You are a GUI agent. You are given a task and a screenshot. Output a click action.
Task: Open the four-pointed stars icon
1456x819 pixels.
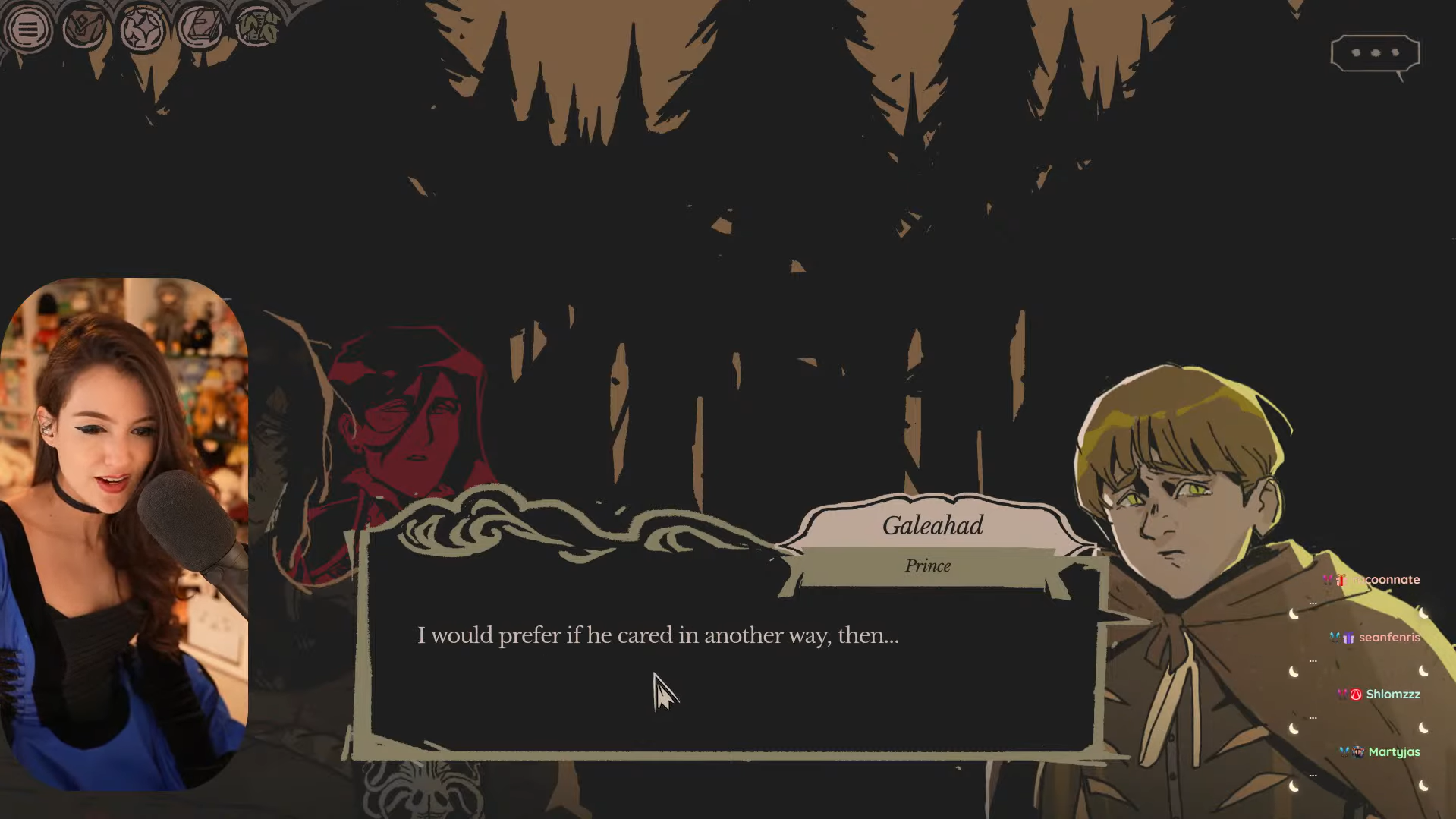pos(142,30)
